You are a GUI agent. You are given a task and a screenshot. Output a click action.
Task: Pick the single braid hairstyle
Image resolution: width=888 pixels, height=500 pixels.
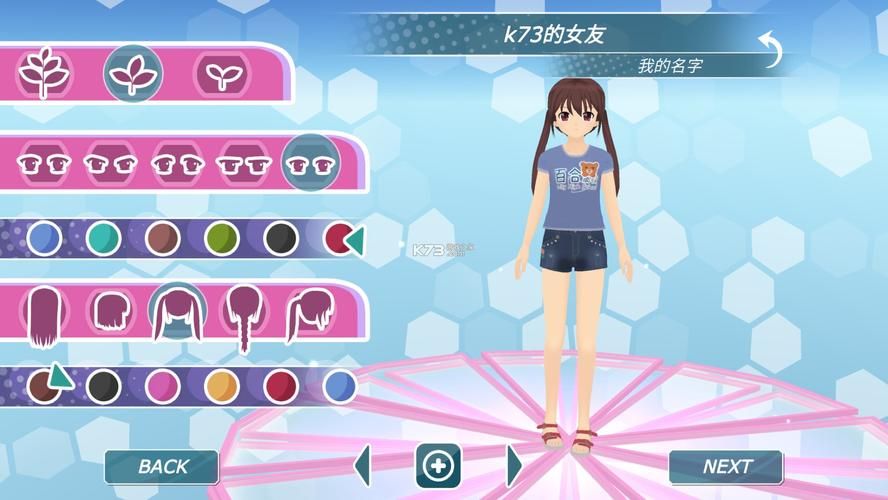click(x=242, y=317)
